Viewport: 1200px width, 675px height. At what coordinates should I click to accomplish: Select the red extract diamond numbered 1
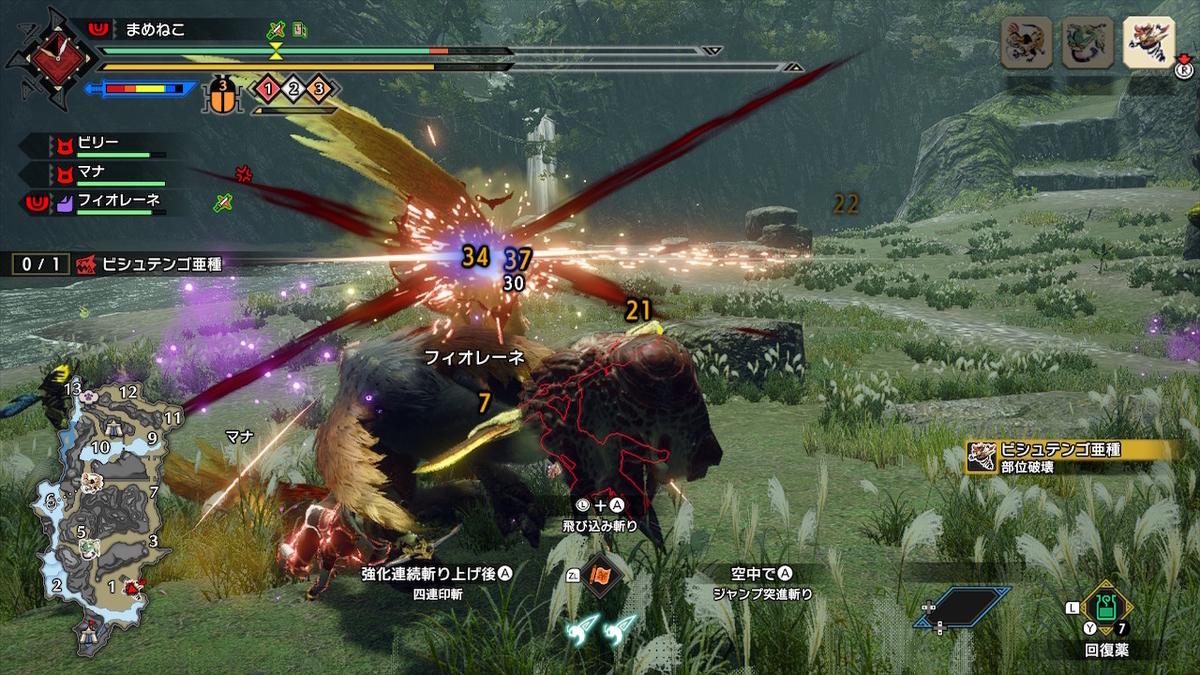268,90
